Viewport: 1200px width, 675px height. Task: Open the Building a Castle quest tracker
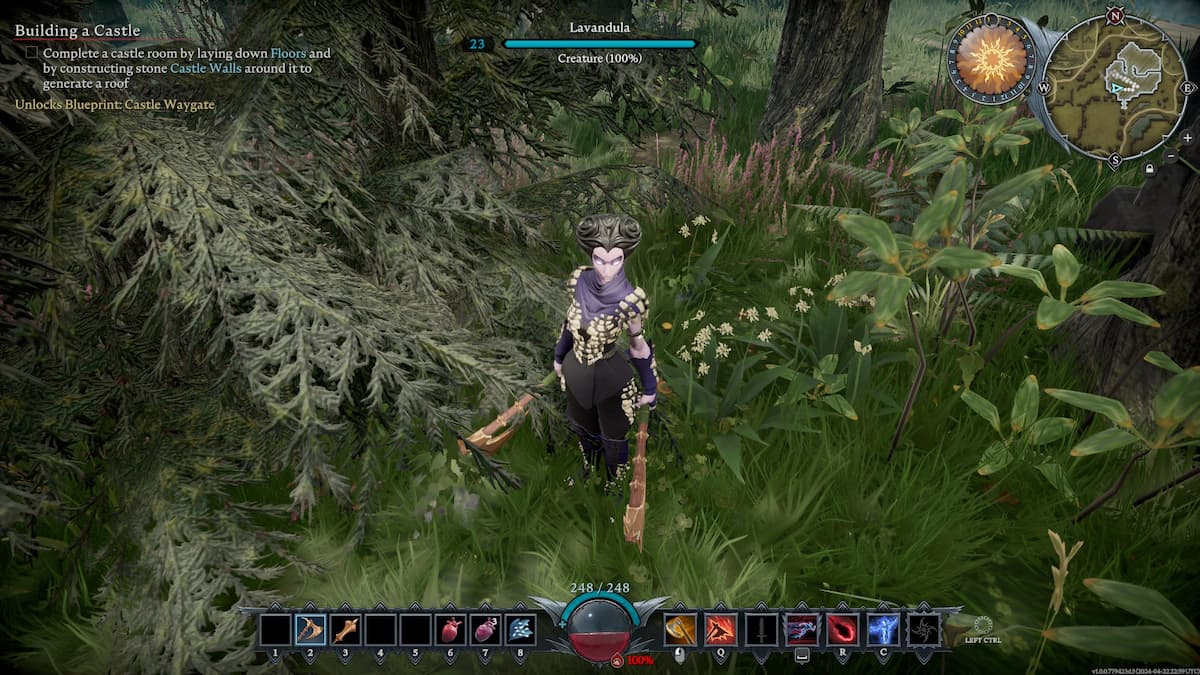click(x=77, y=31)
